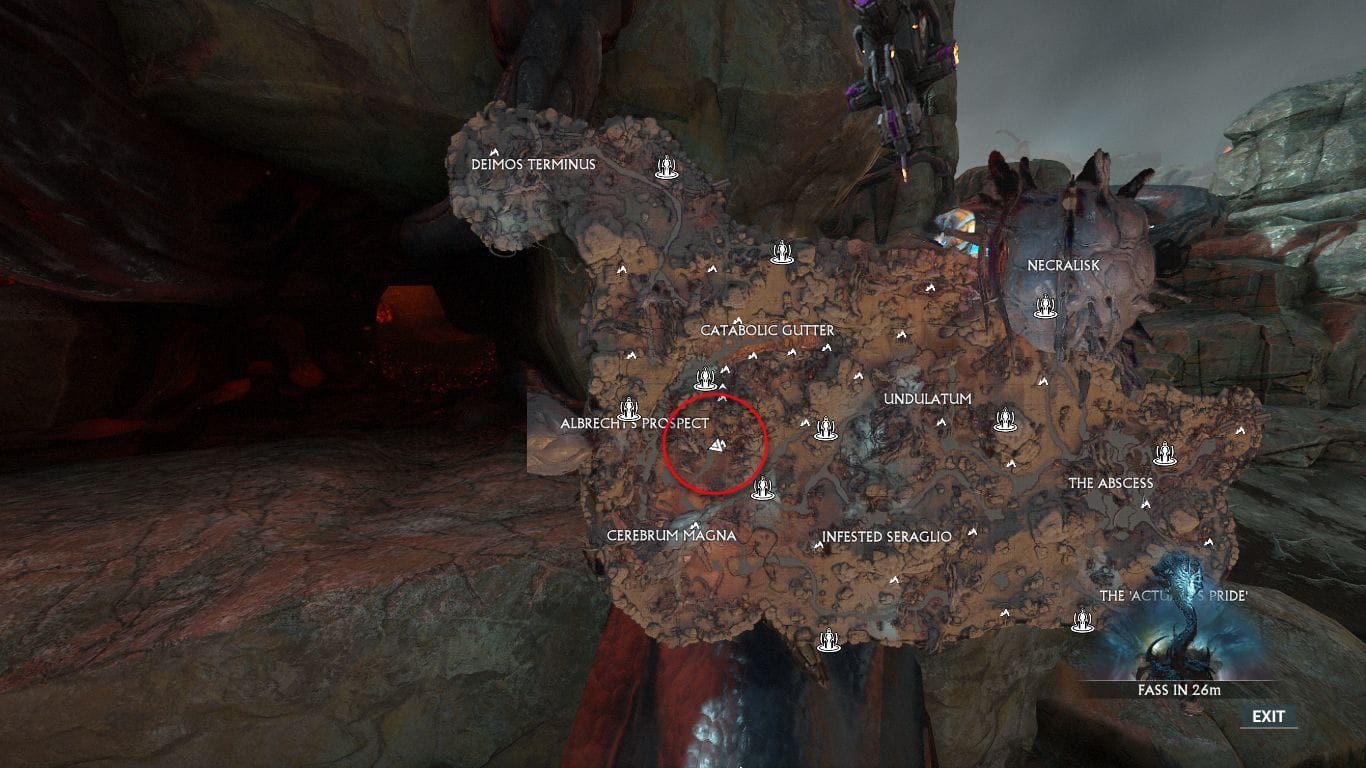The image size is (1366, 768).
Task: Click the cave entrance icon inside the red circle
Action: (x=717, y=447)
